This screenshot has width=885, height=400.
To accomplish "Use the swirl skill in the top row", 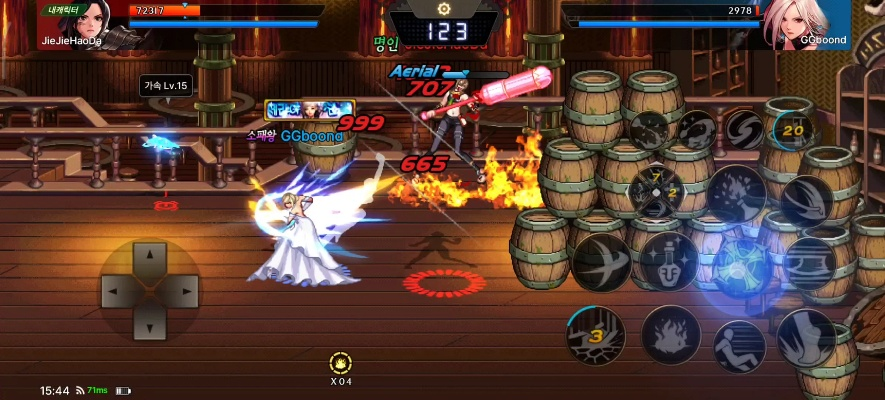I will (743, 129).
